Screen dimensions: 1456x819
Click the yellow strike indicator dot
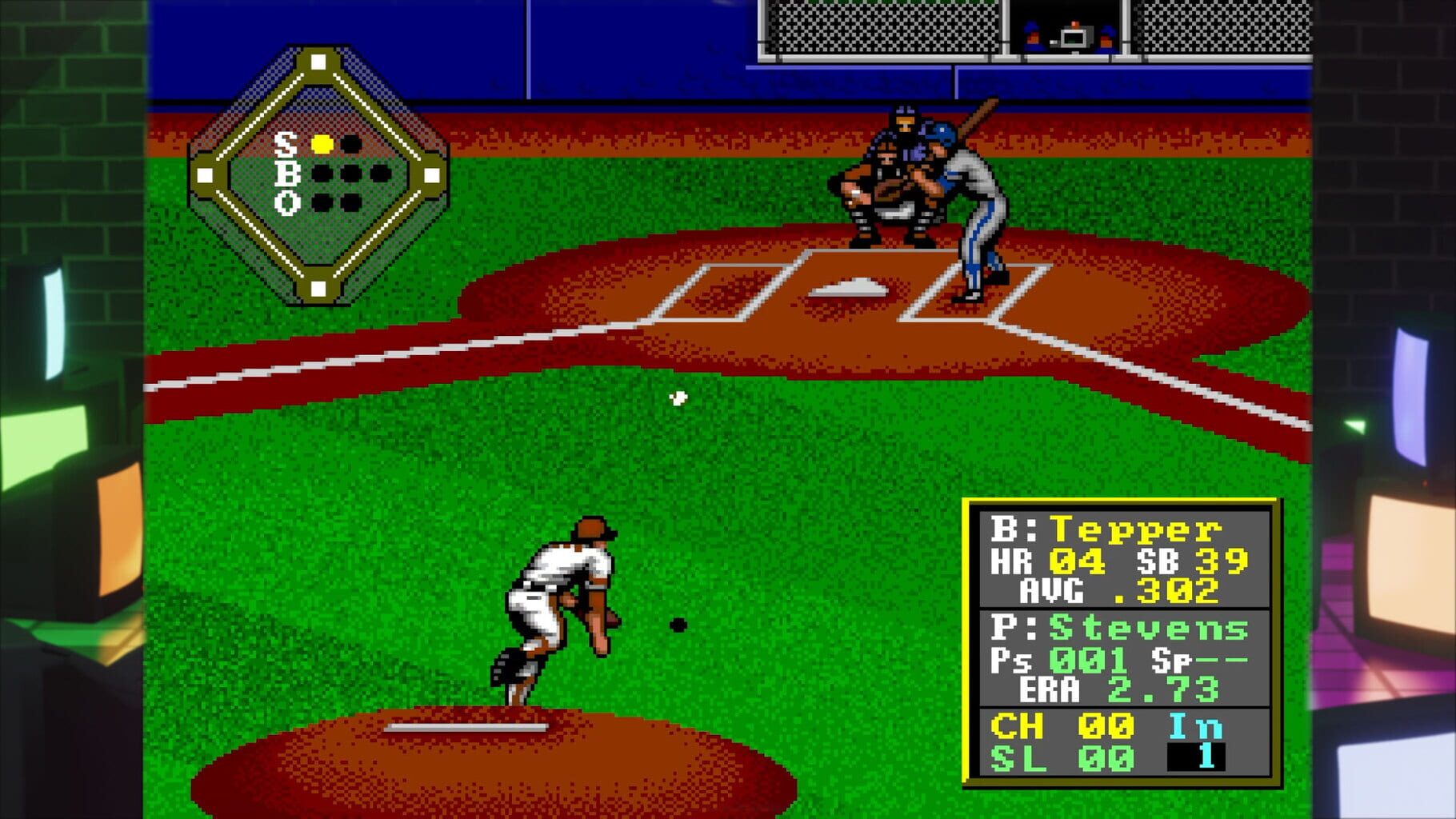[x=323, y=145]
